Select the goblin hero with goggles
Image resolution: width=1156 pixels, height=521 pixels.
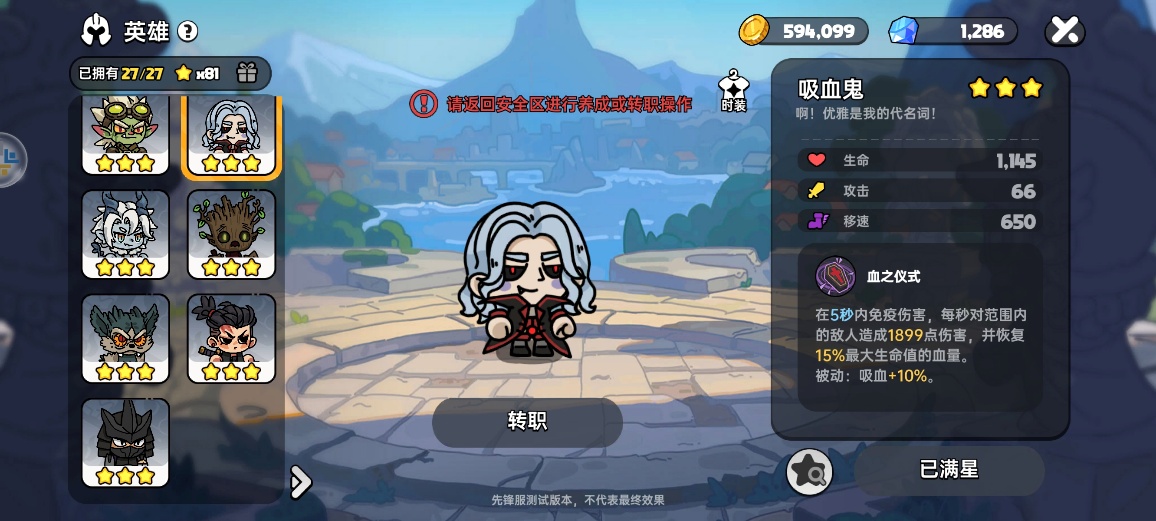tap(125, 135)
